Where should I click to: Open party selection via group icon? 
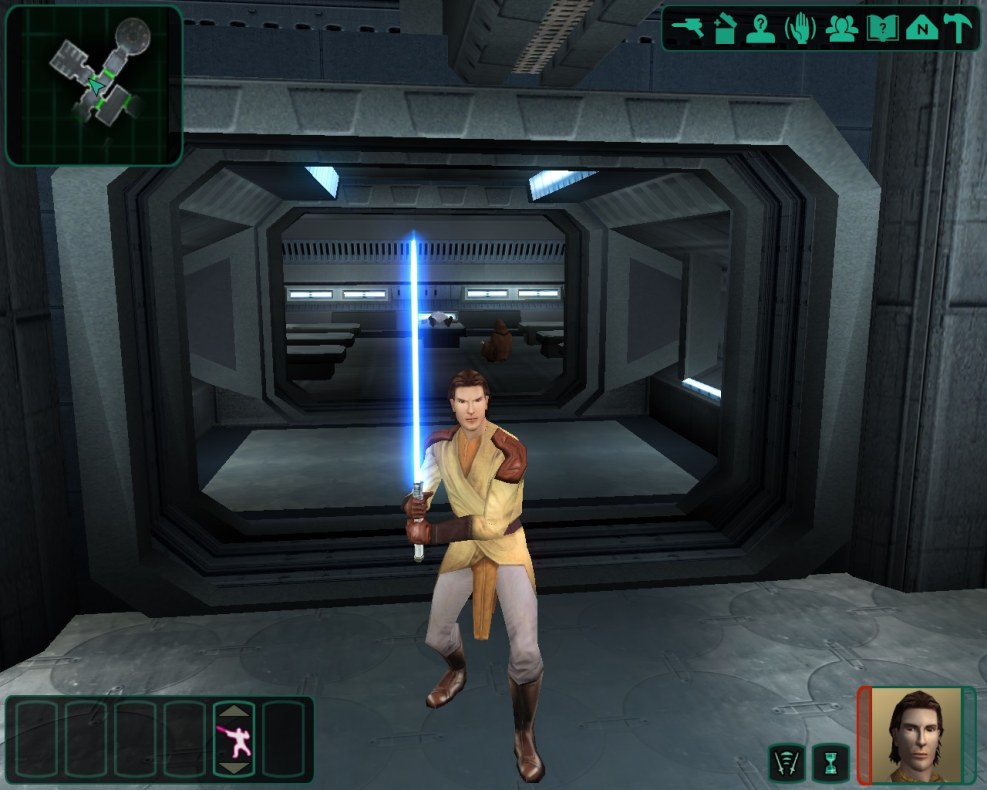[x=842, y=29]
